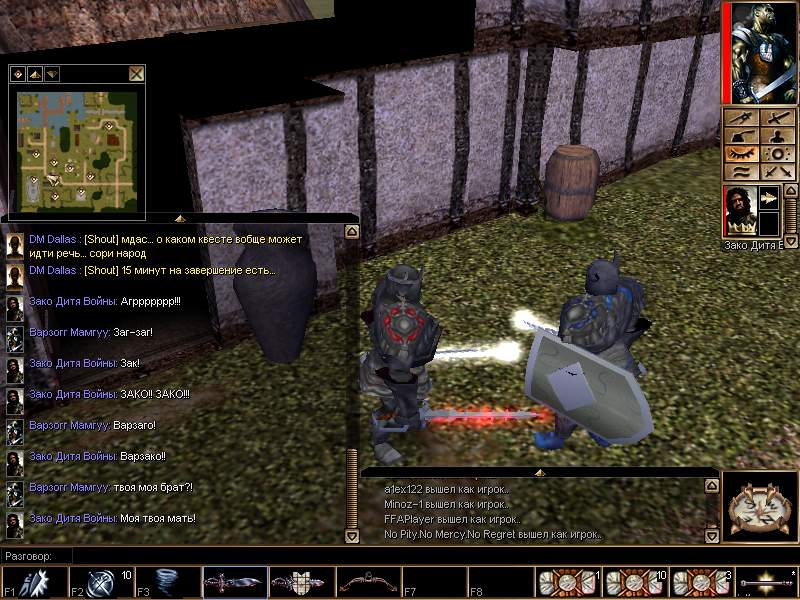Click the party arrow icon beside Зако's portrait

pos(768,199)
